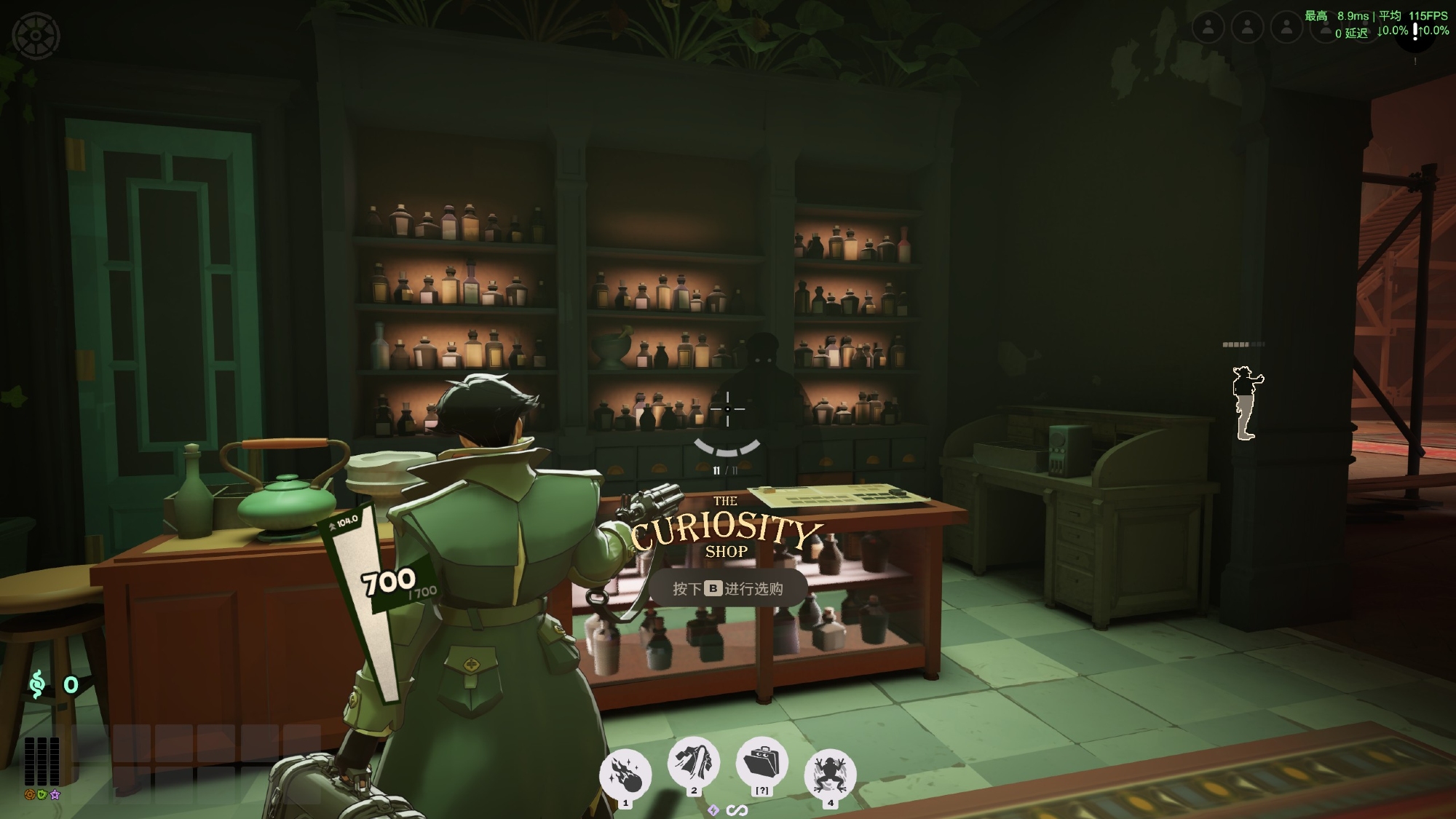The width and height of the screenshot is (1456, 819).
Task: Select the purple spirit star icon
Action: point(55,794)
